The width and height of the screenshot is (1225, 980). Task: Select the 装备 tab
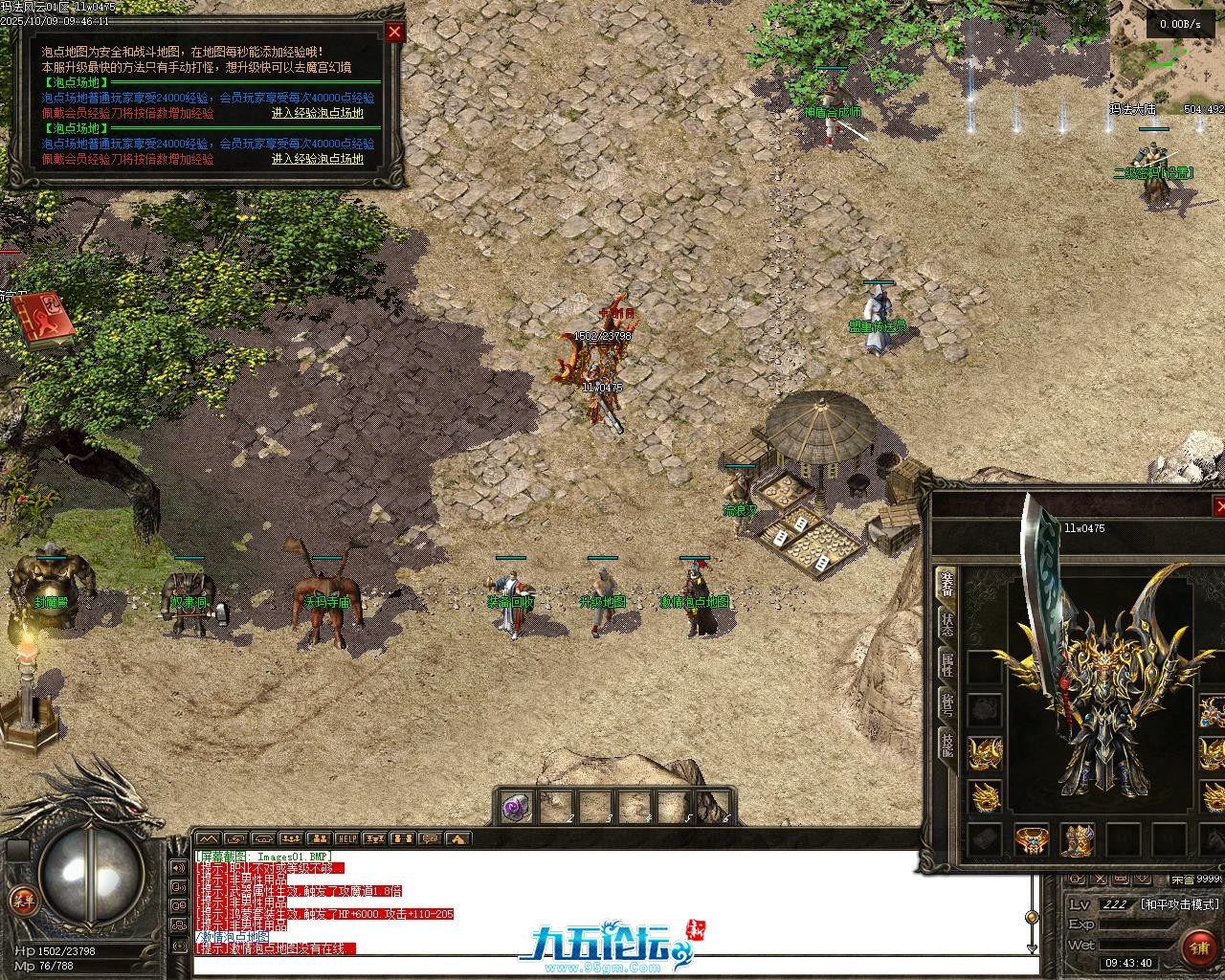(x=946, y=584)
